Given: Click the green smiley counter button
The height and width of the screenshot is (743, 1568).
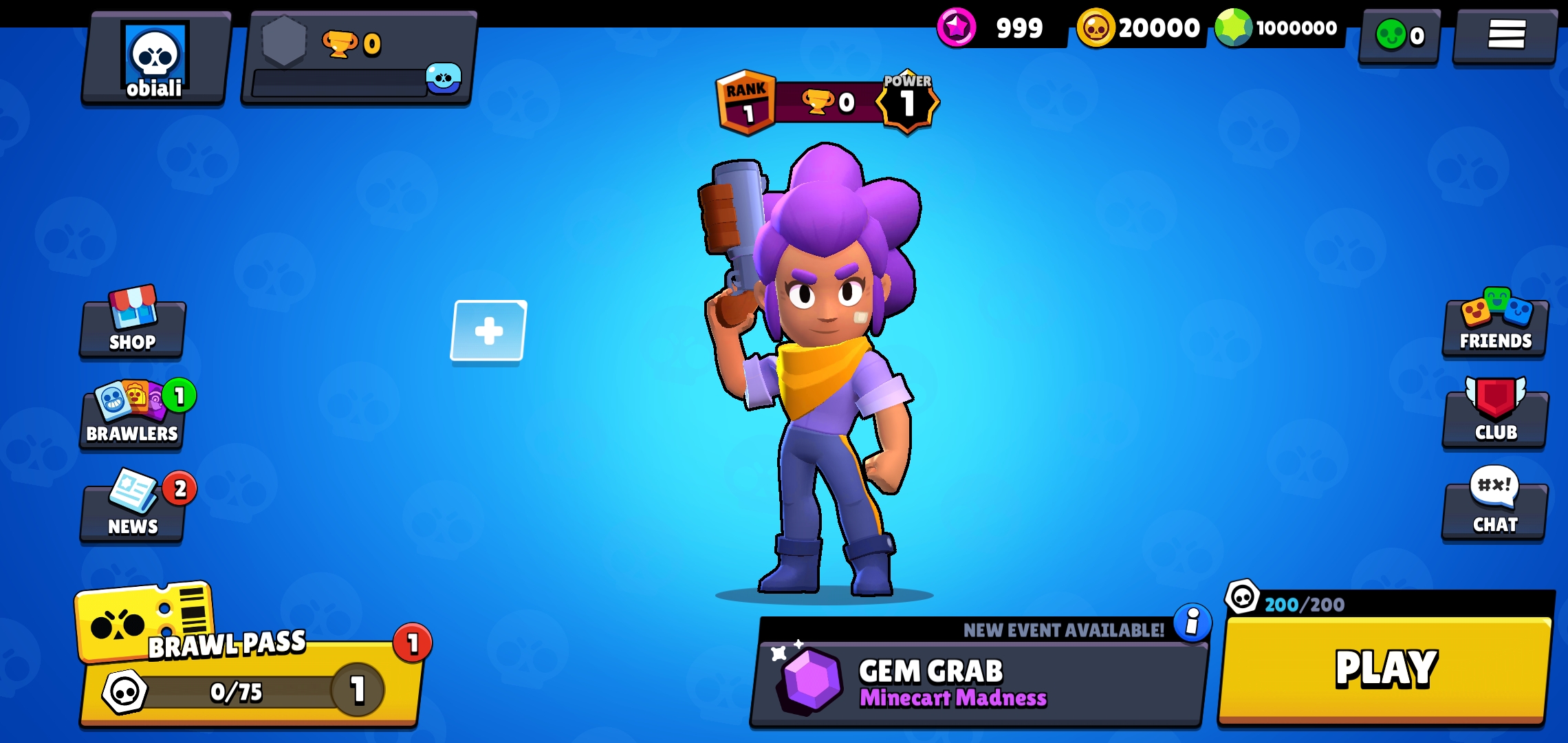Looking at the screenshot, I should 1399,36.
